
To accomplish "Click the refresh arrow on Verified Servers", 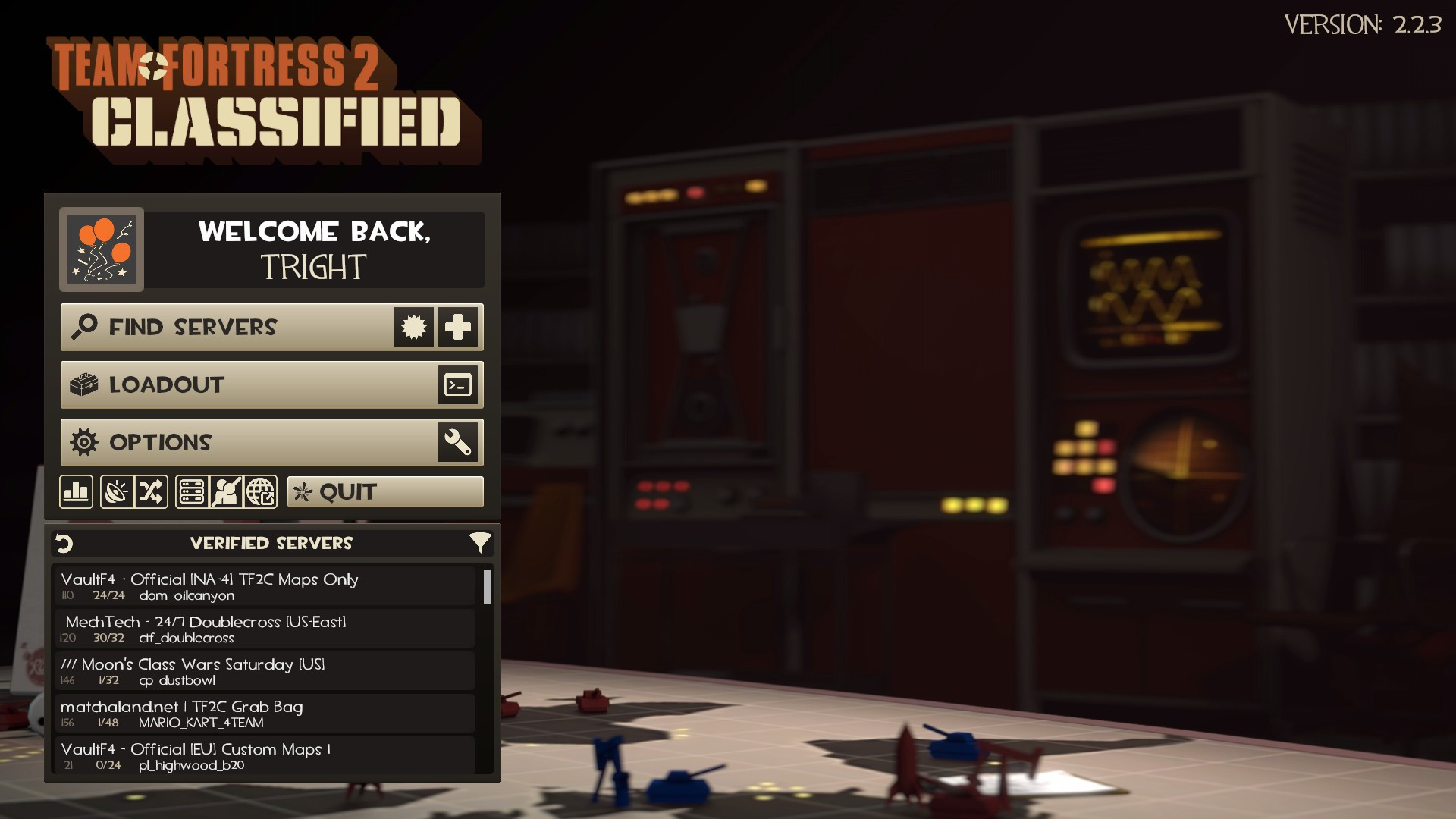I will point(64,542).
